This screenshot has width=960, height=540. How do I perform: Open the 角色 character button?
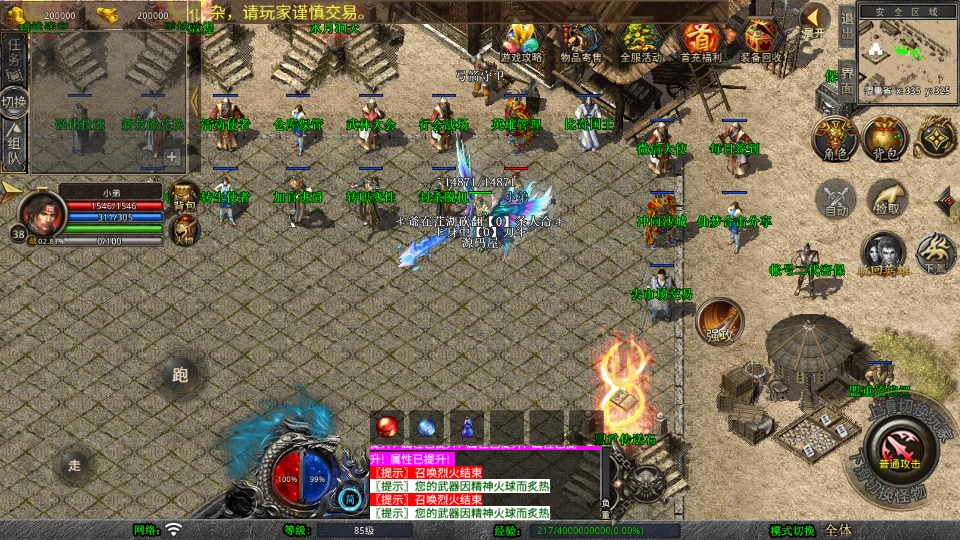click(833, 137)
